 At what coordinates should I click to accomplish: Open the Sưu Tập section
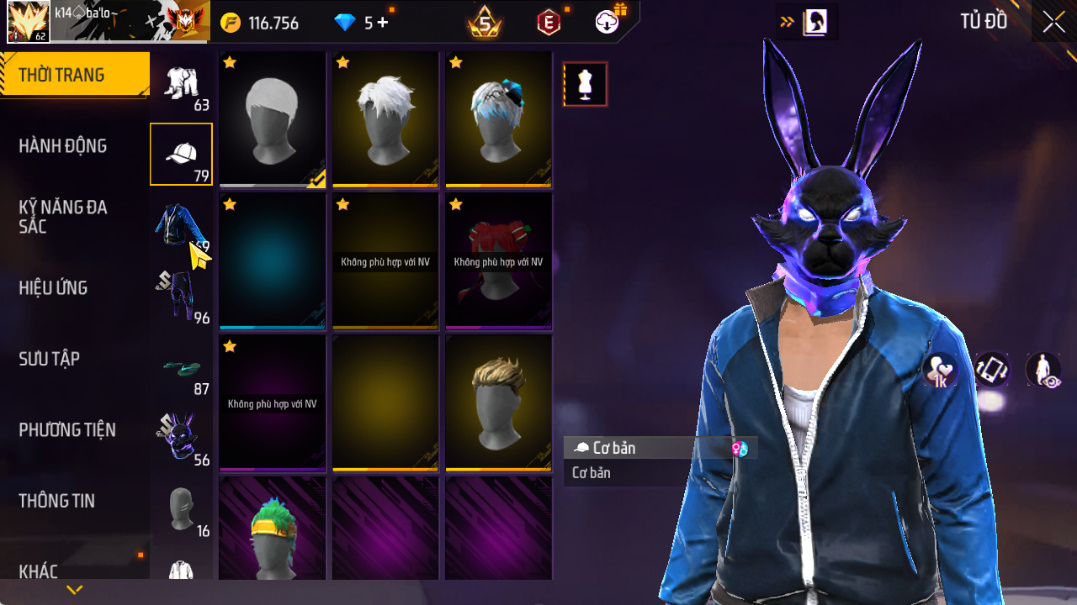click(x=49, y=359)
